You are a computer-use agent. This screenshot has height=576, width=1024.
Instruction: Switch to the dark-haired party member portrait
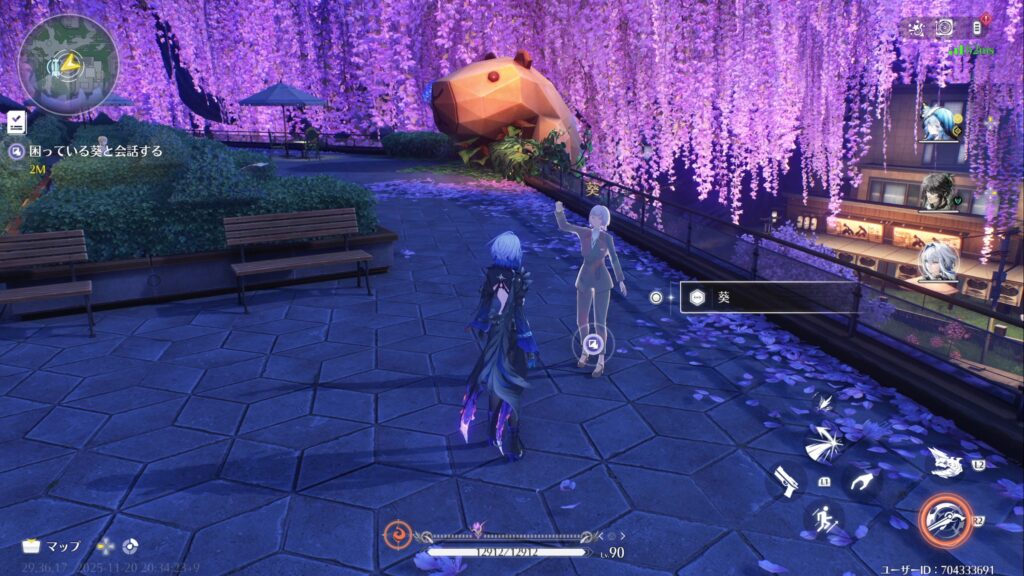tap(938, 191)
